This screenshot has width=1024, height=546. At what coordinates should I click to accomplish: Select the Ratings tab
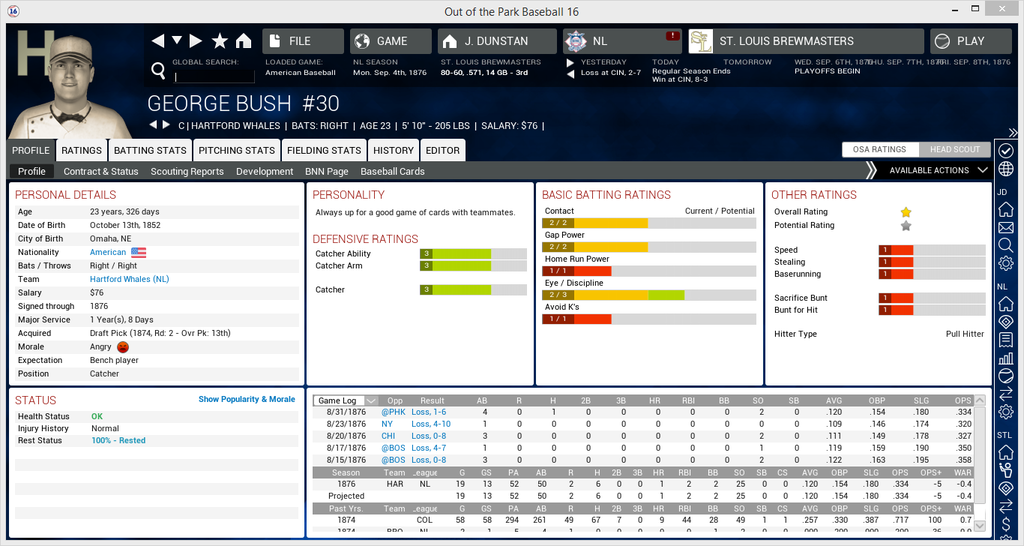pyautogui.click(x=81, y=150)
